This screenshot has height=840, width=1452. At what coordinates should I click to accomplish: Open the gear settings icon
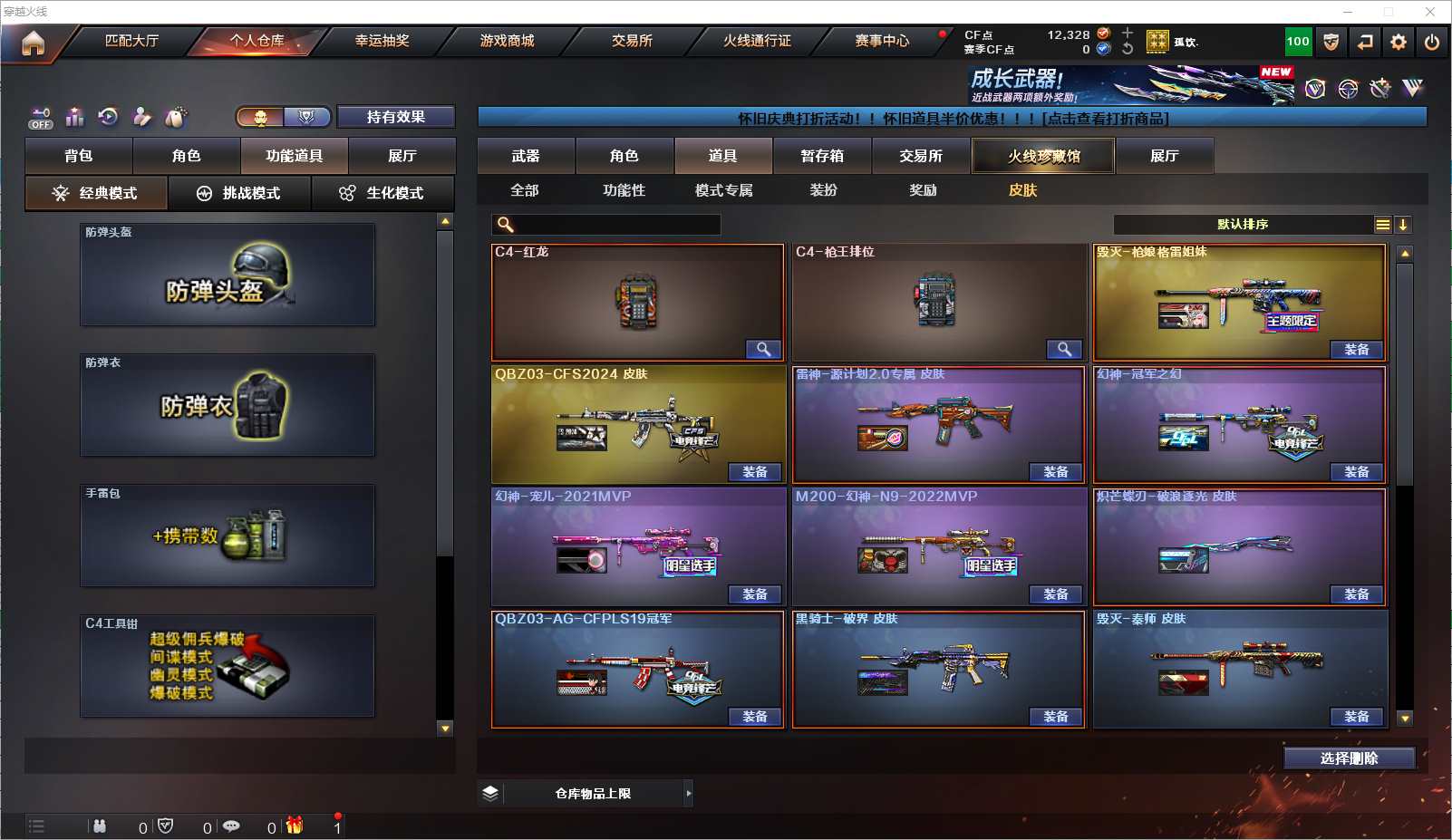coord(1399,42)
